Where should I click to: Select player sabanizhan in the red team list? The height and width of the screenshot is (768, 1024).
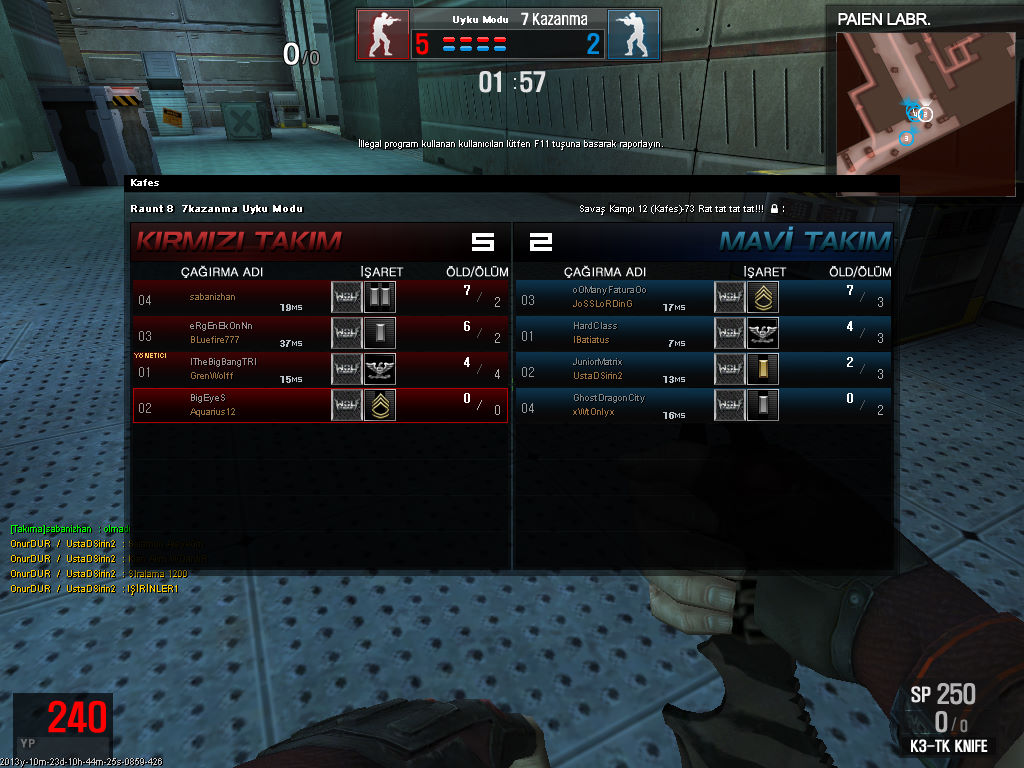click(320, 297)
